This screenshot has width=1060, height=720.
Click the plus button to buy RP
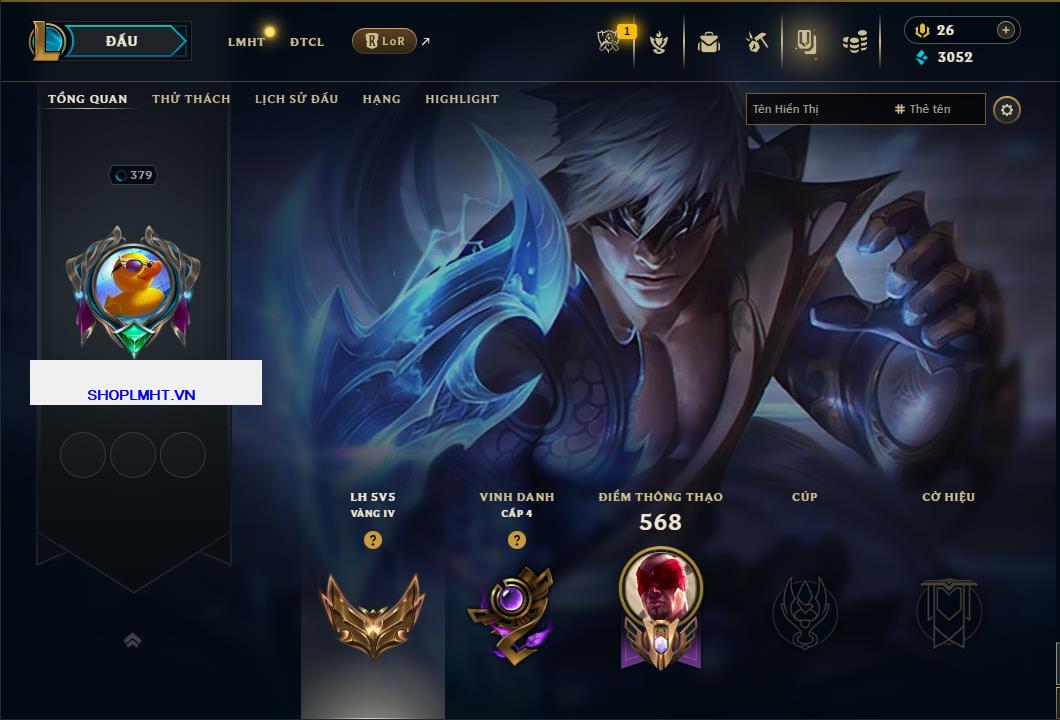(1006, 30)
